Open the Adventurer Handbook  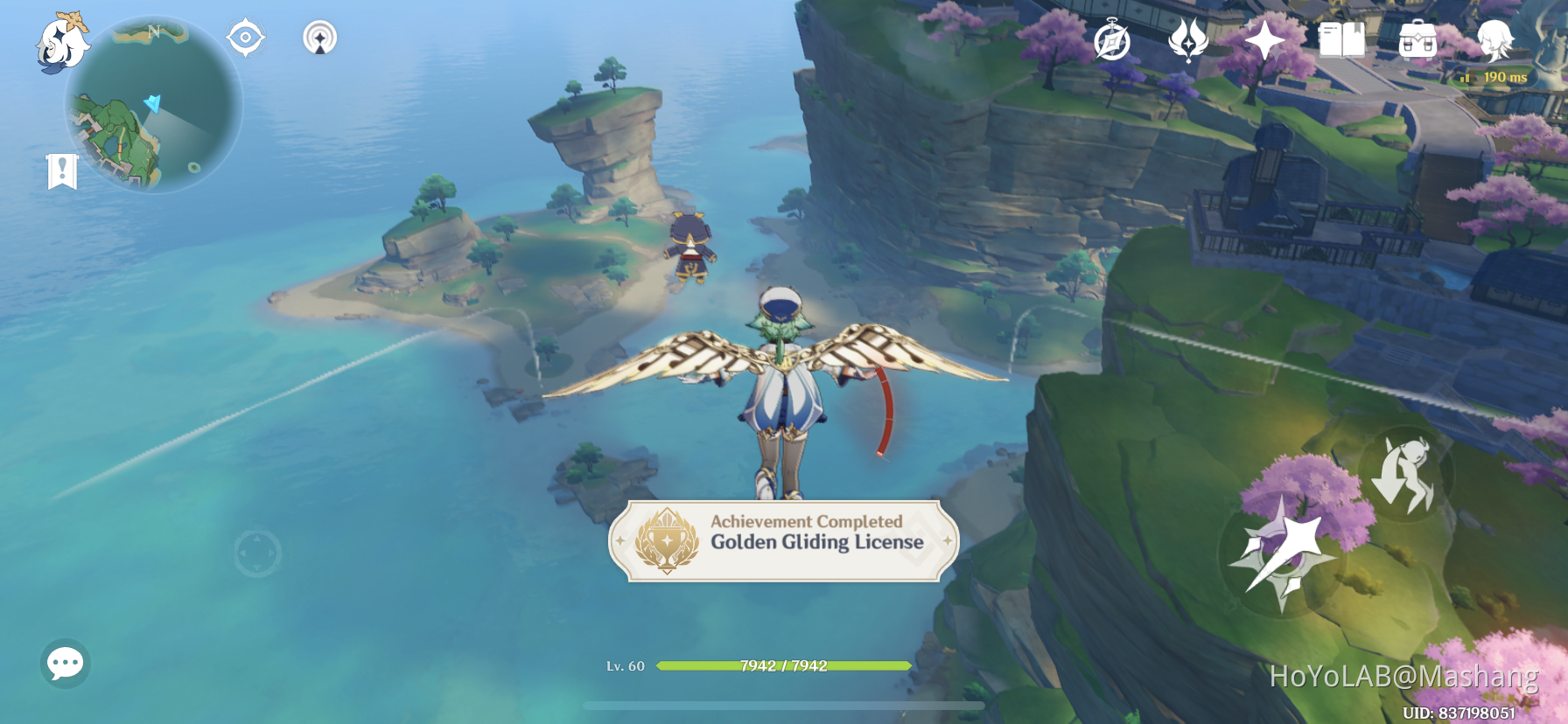1341,38
